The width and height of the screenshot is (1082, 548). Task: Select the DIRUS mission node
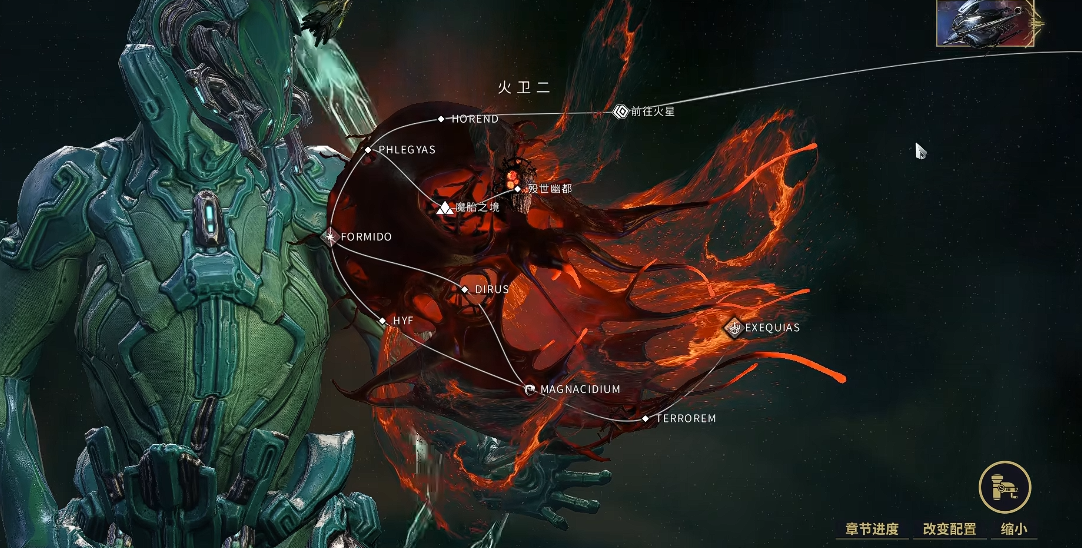[464, 289]
